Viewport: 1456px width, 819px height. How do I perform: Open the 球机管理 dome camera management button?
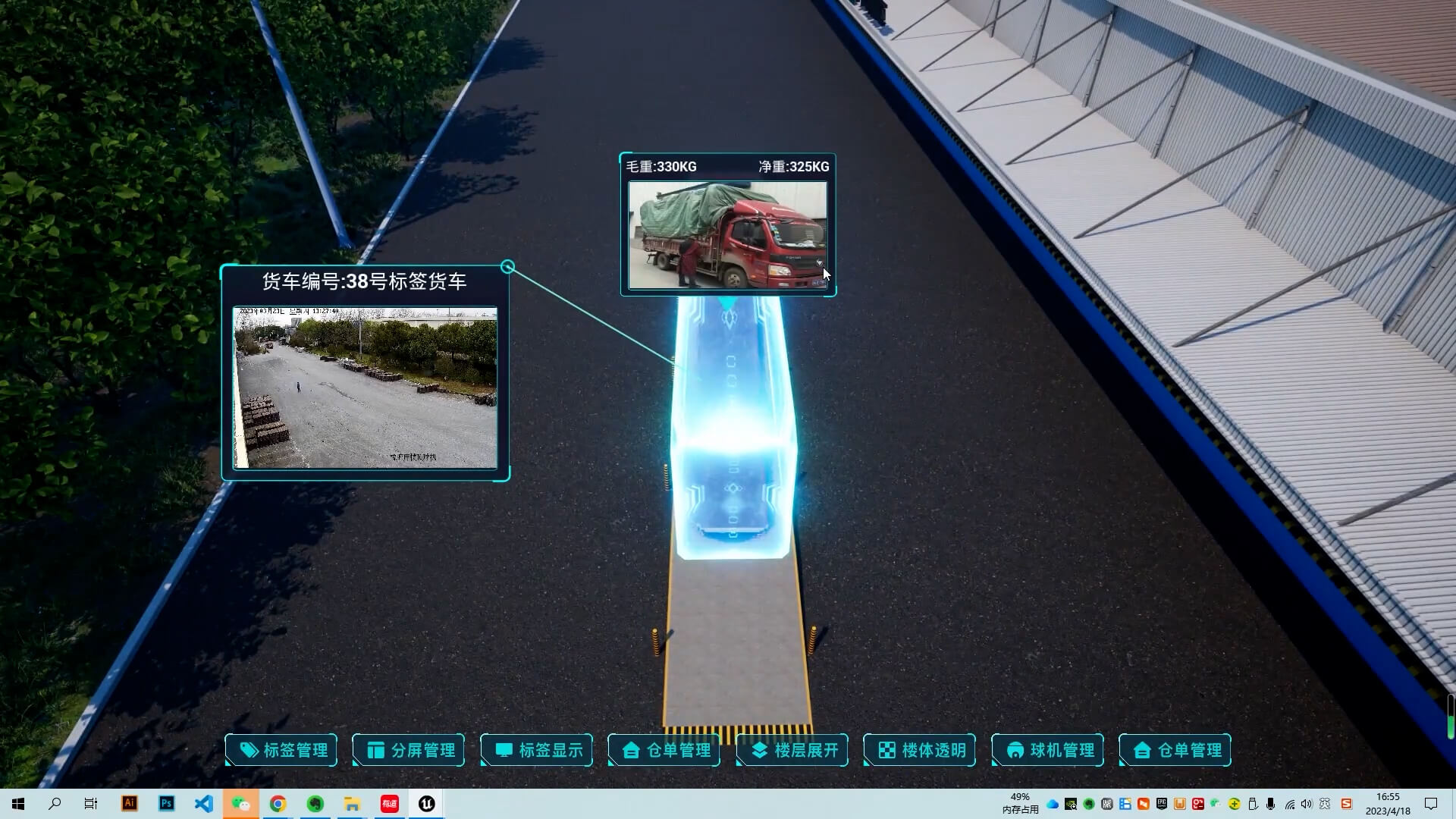pyautogui.click(x=1048, y=750)
